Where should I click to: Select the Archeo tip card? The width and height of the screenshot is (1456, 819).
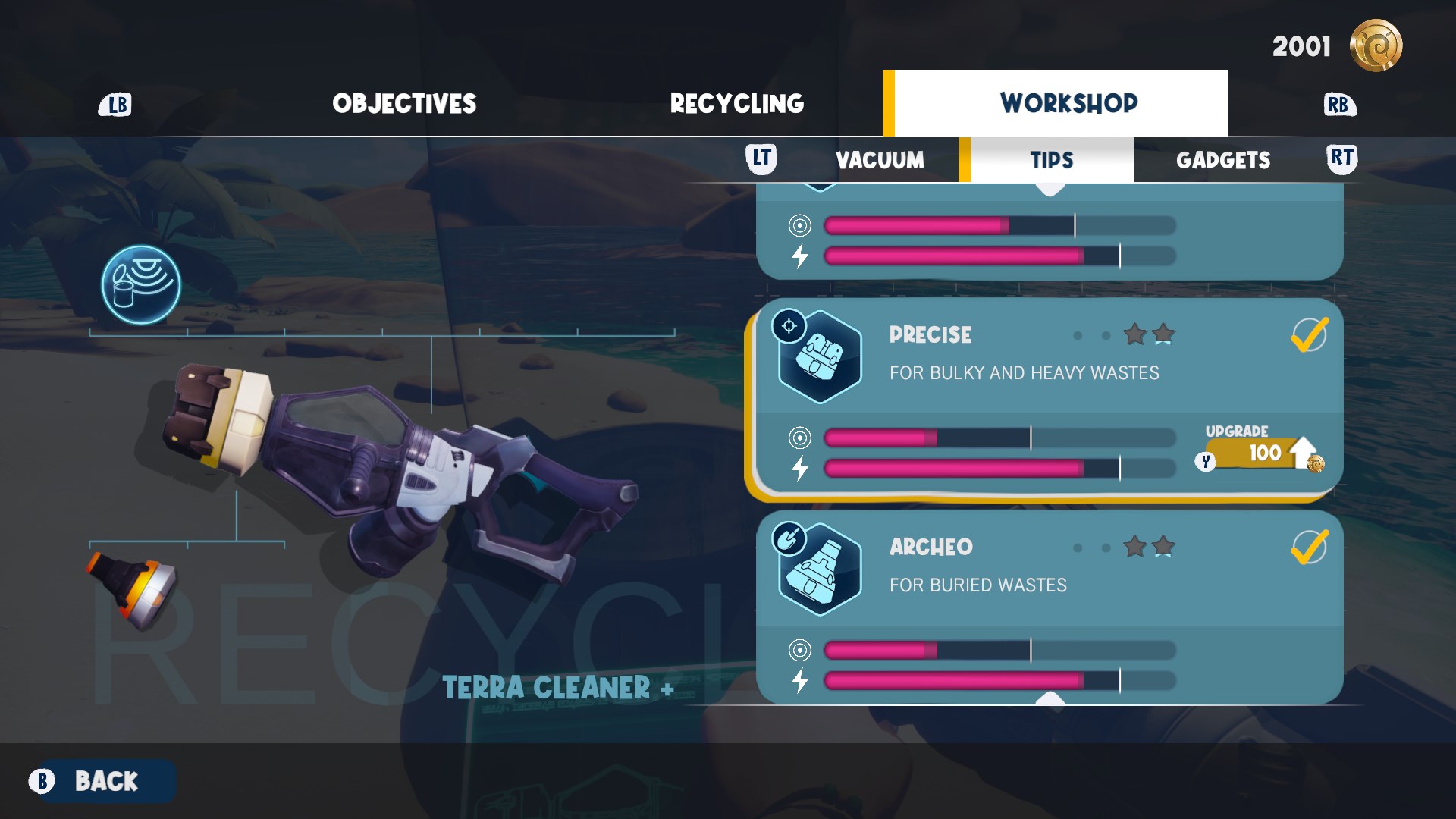coord(1024,569)
